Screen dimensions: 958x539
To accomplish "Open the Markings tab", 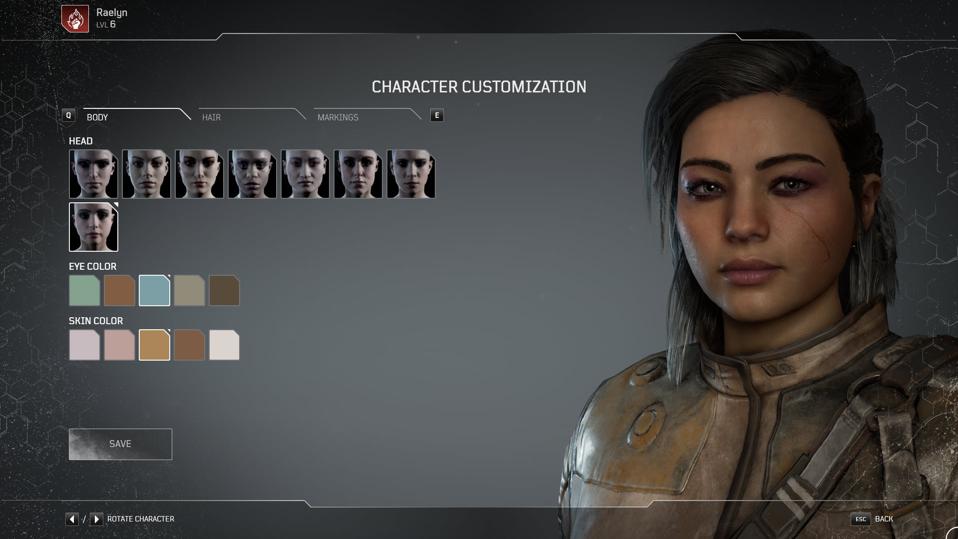I will [338, 117].
